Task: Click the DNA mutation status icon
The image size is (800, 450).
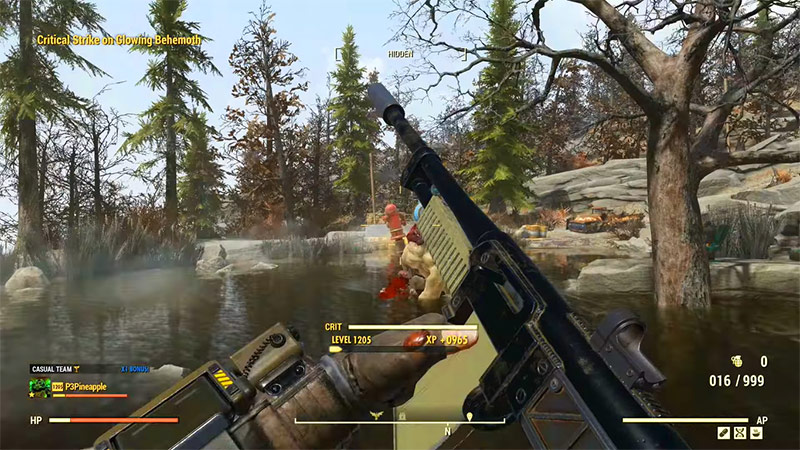Action: (x=741, y=432)
